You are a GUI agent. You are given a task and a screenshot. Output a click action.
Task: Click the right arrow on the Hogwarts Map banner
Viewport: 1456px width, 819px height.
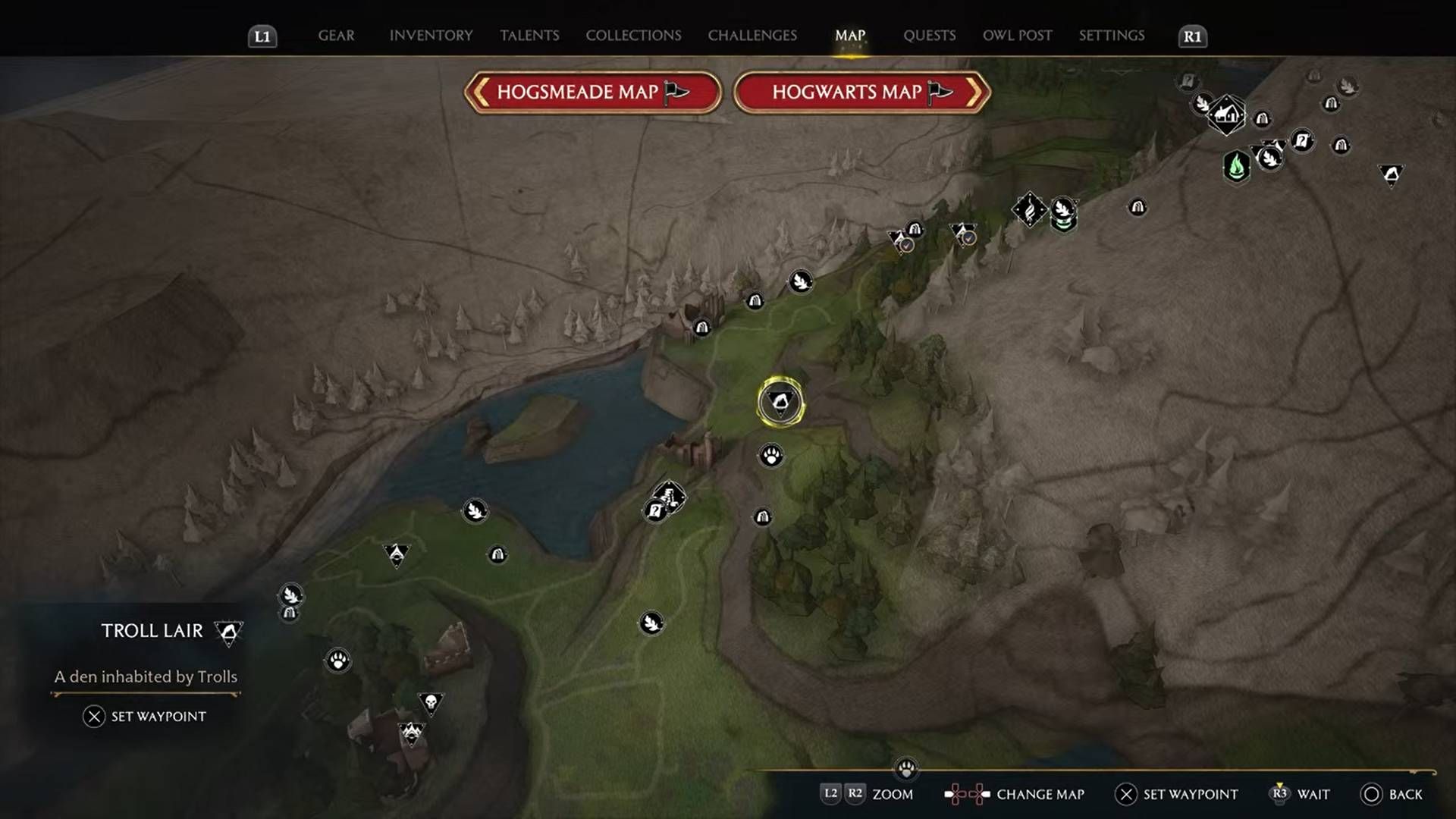(x=977, y=91)
